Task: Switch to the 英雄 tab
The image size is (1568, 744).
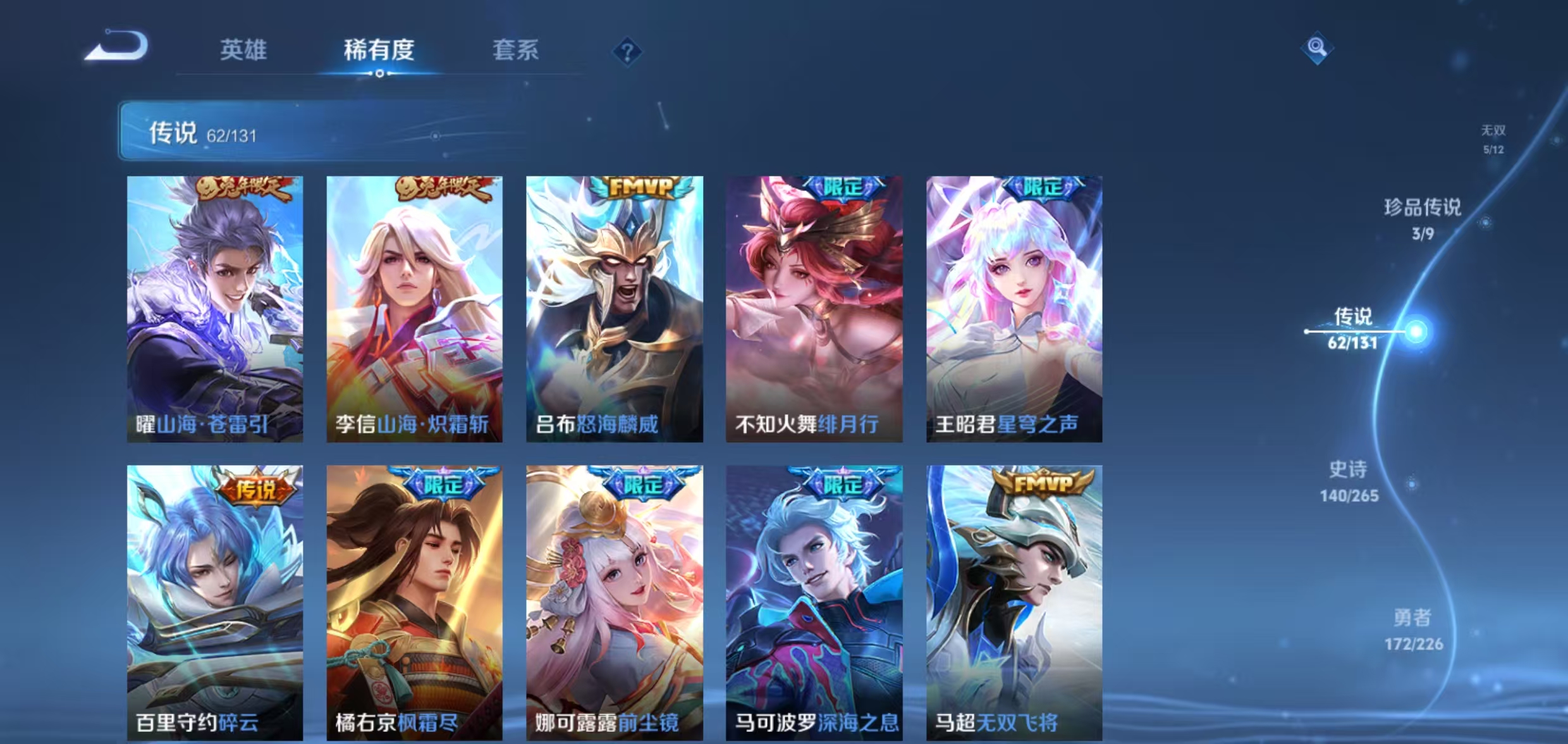Action: [x=243, y=51]
